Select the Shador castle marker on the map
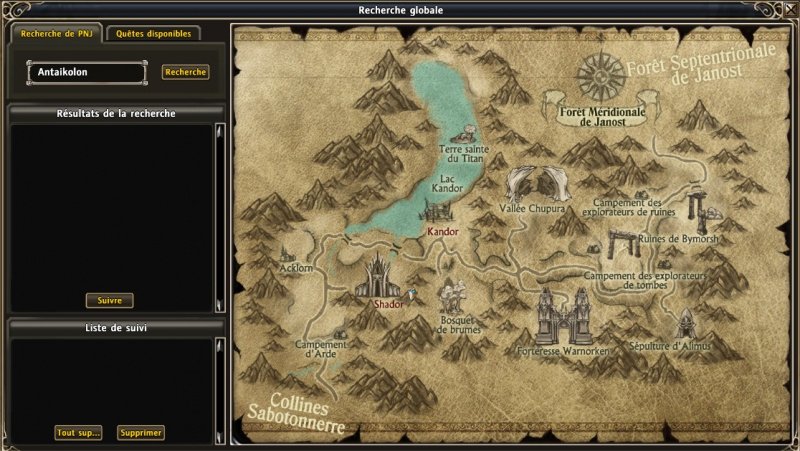Viewport: 800px width, 451px height. point(383,278)
